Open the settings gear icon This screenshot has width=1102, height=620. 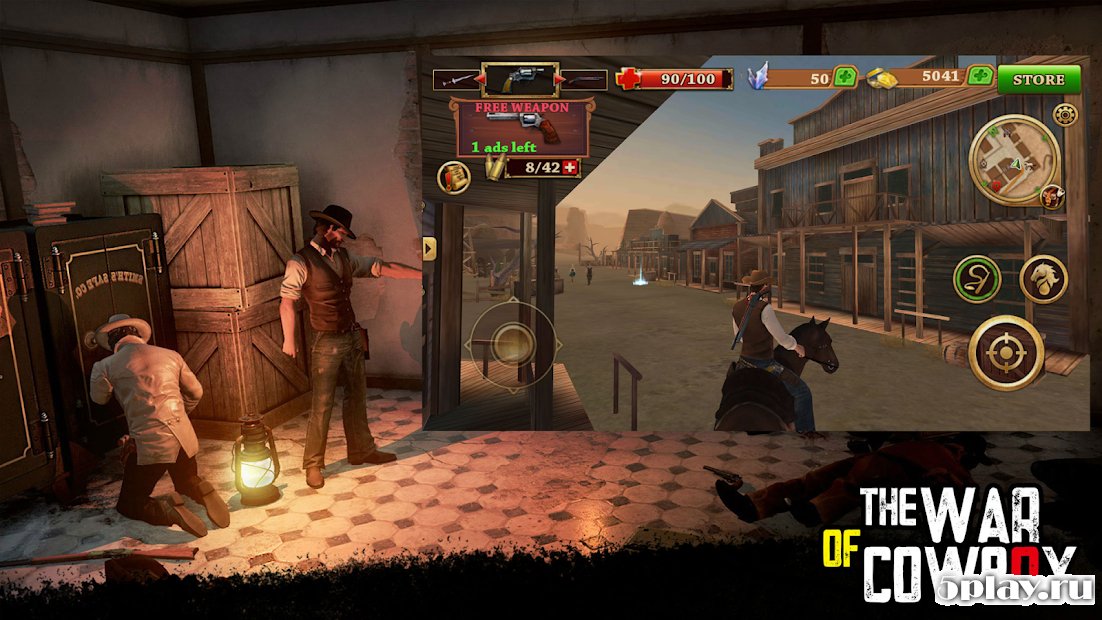coord(1066,114)
